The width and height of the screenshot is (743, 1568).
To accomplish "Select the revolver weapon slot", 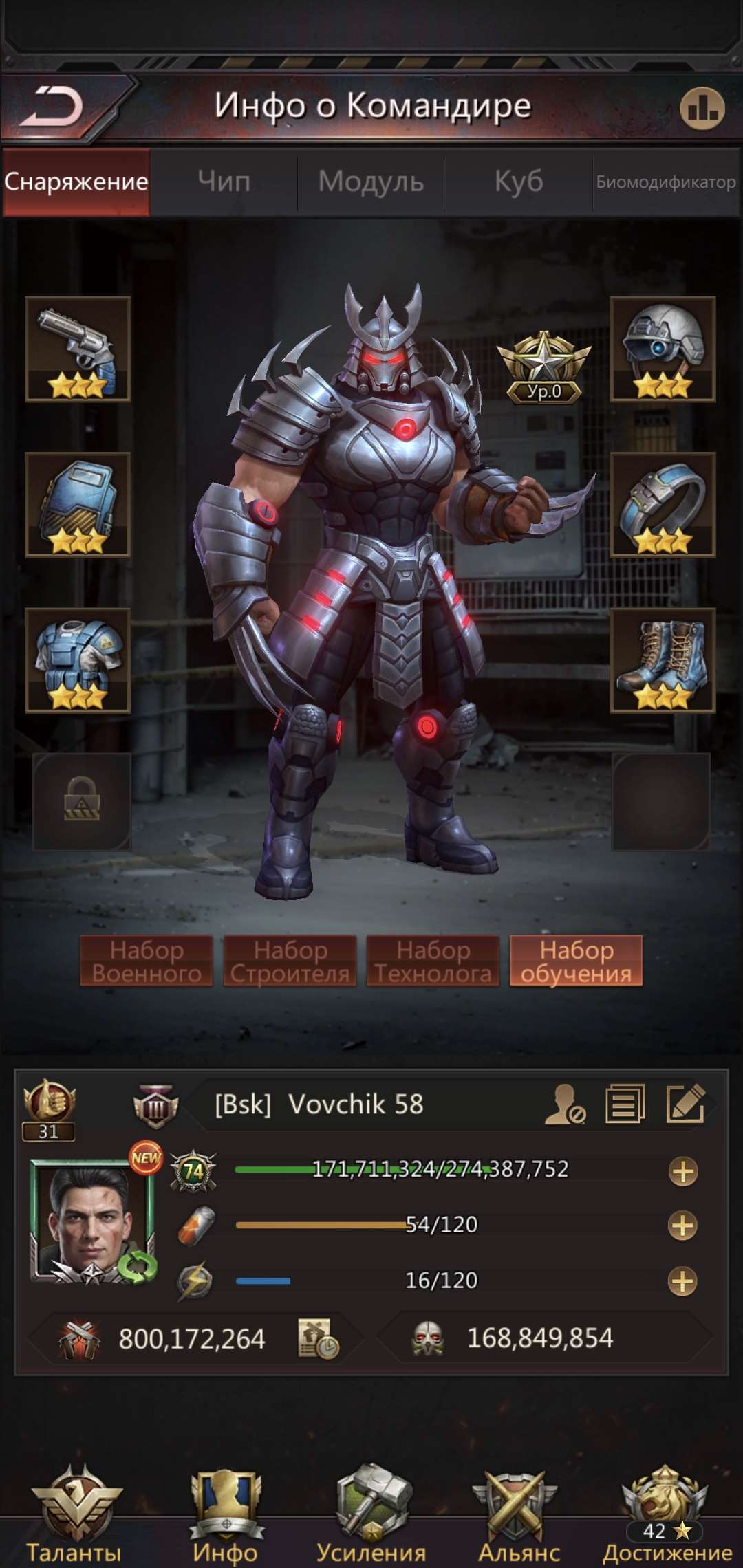I will click(78, 349).
